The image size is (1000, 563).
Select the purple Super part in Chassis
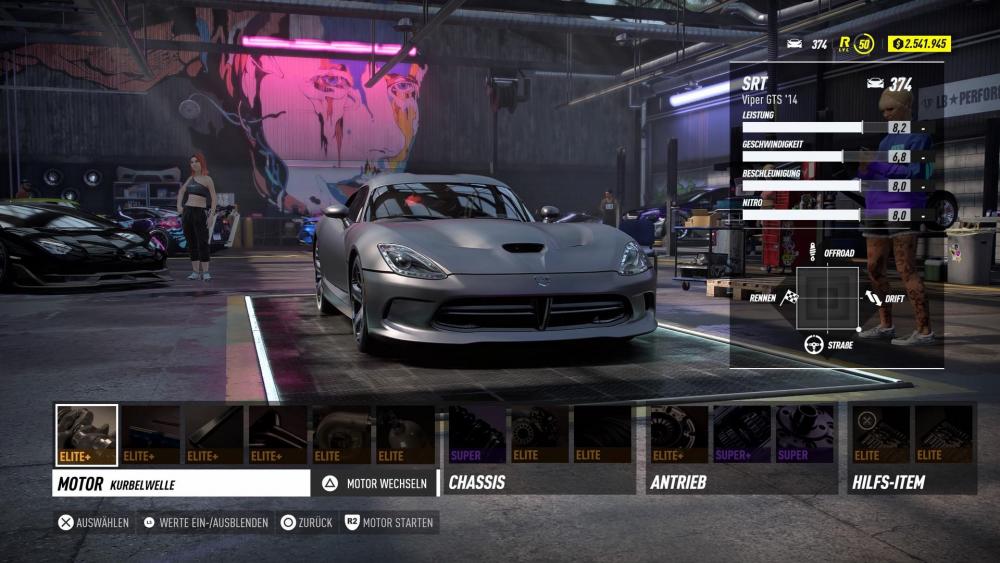477,434
